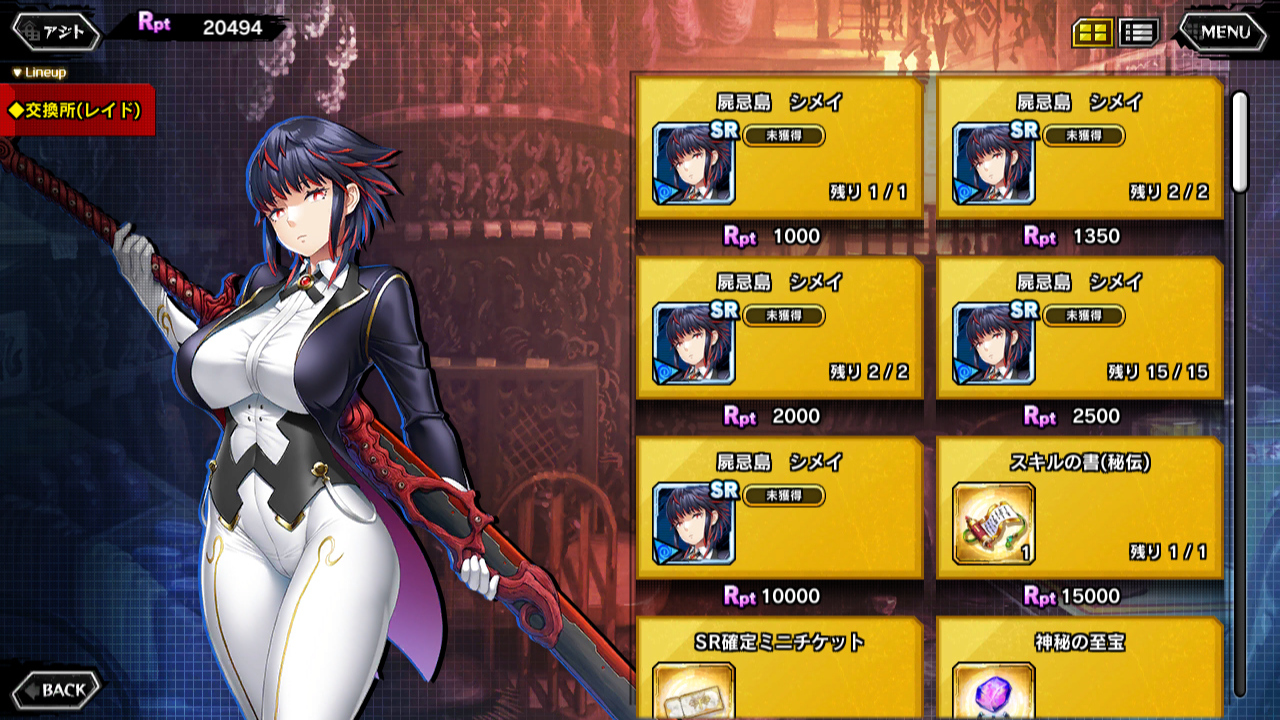Viewport: 1280px width, 720px height.
Task: Exchange for スキルの書(秘伝) item
Action: point(1080,509)
